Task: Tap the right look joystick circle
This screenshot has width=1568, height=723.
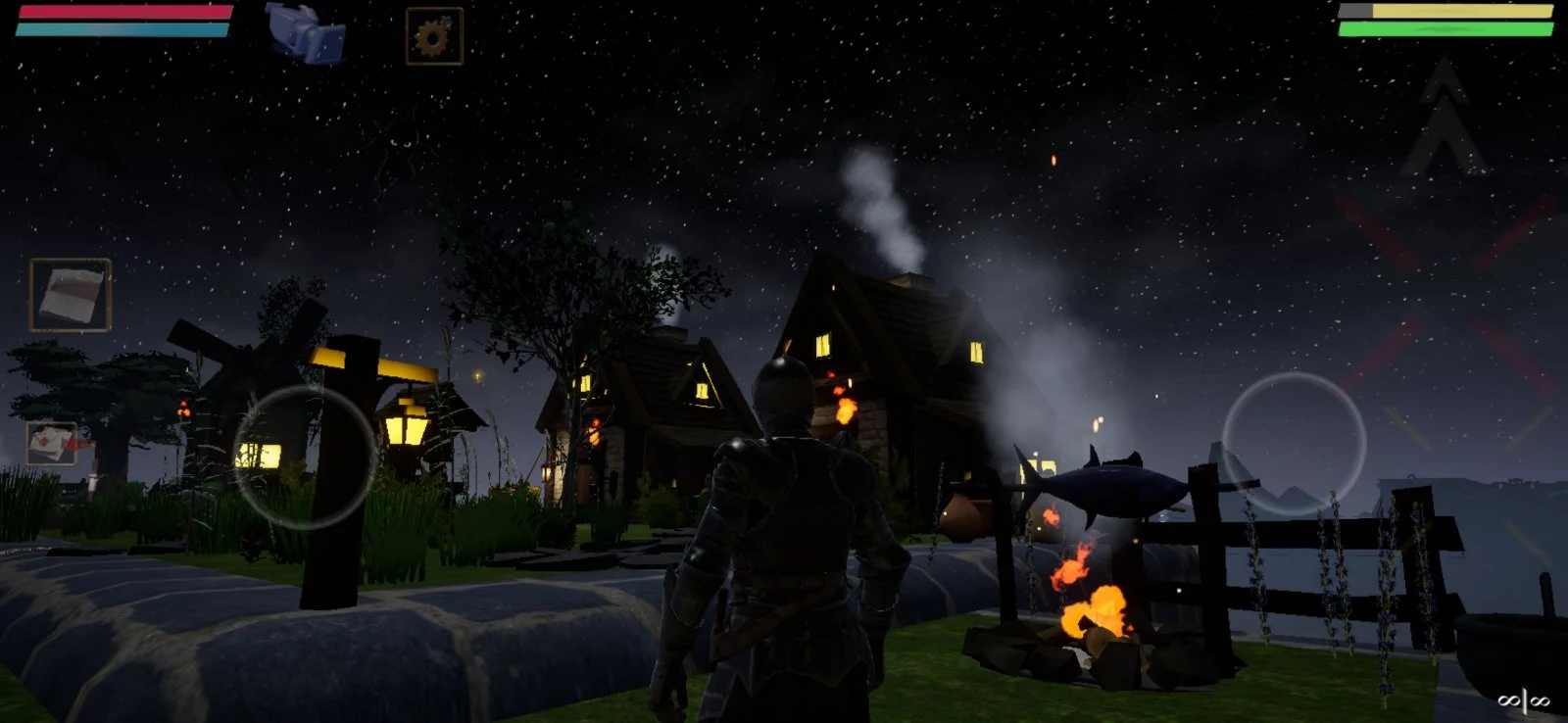Action: [x=1294, y=444]
